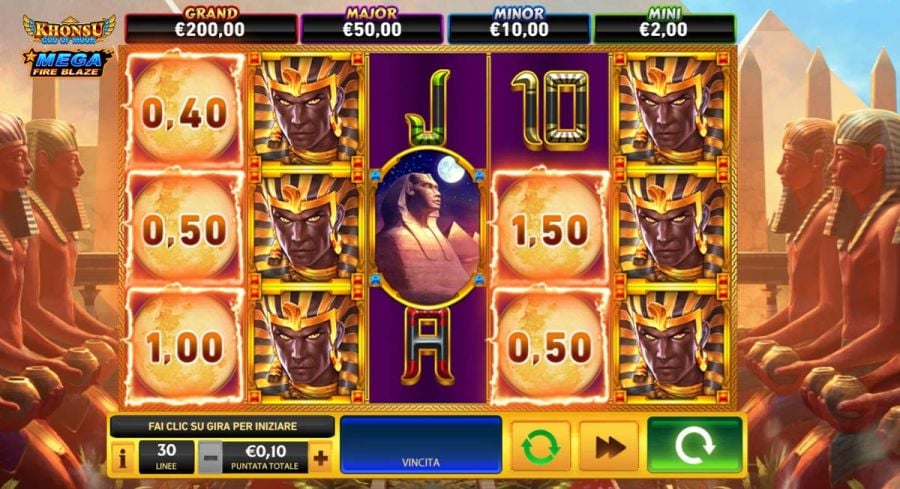Viewport: 900px width, 489px height.
Task: Open autoplay with the green circular arrows
Action: (x=540, y=446)
